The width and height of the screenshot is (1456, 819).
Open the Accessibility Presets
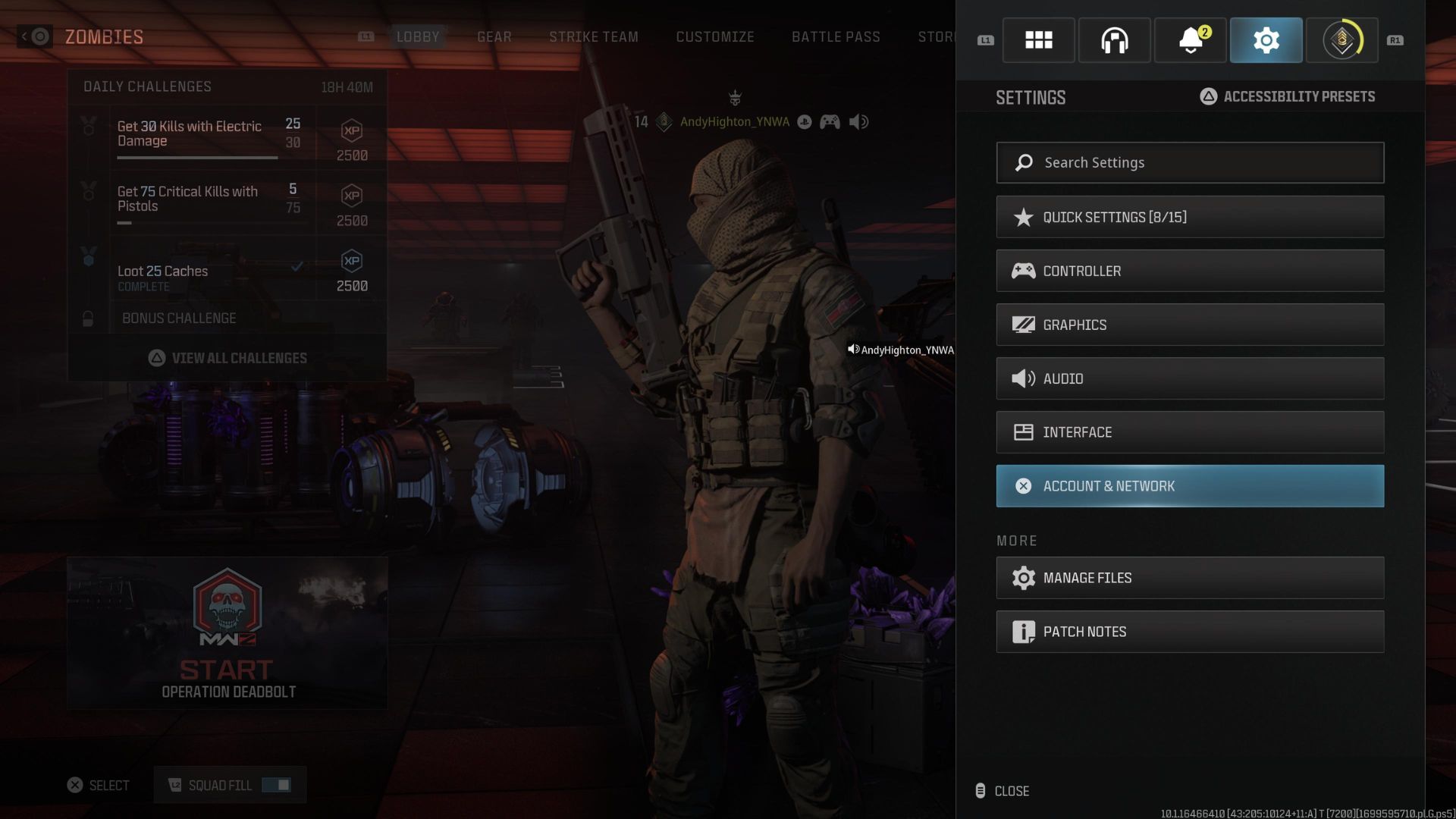point(1288,96)
